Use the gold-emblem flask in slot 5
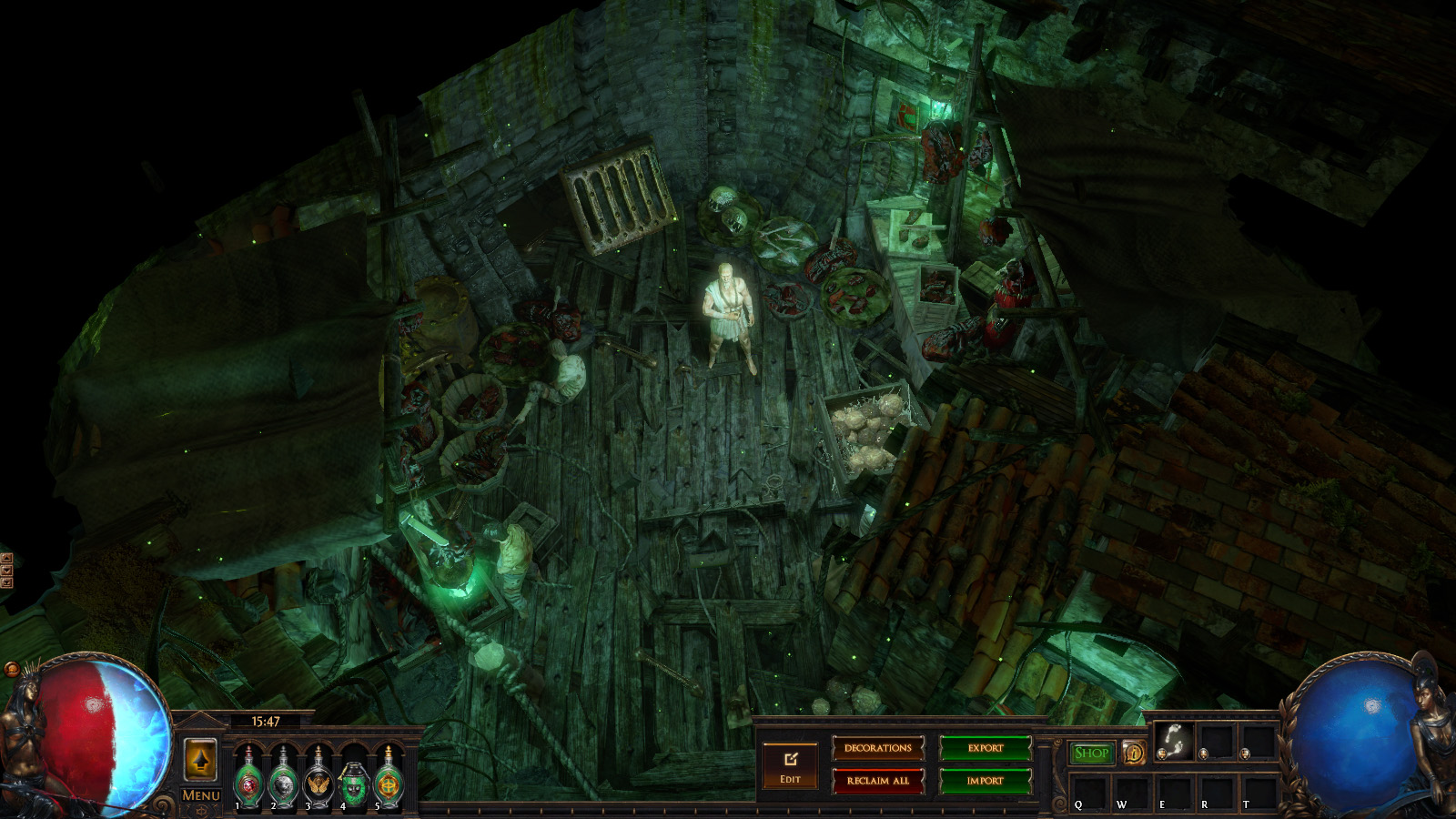 389,780
